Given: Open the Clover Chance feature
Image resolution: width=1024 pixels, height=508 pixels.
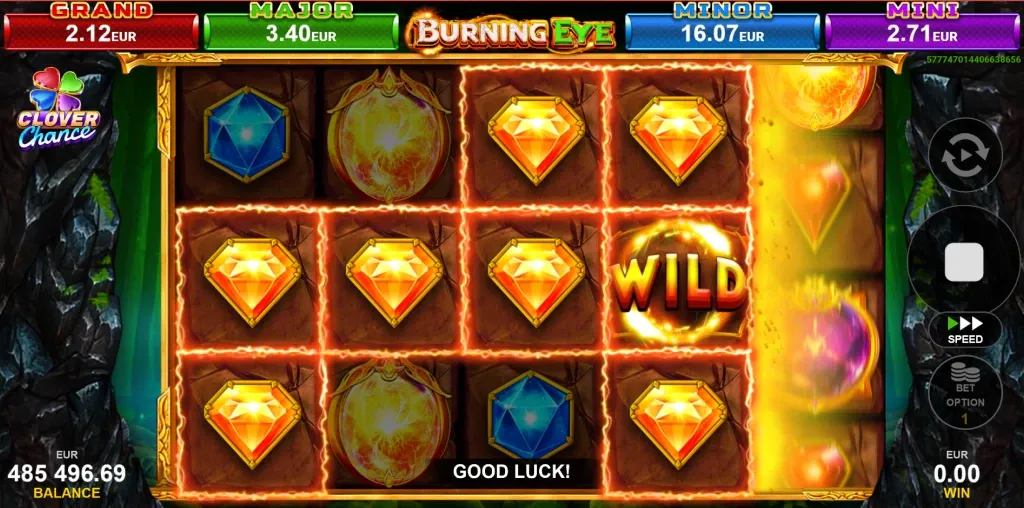Looking at the screenshot, I should (57, 110).
